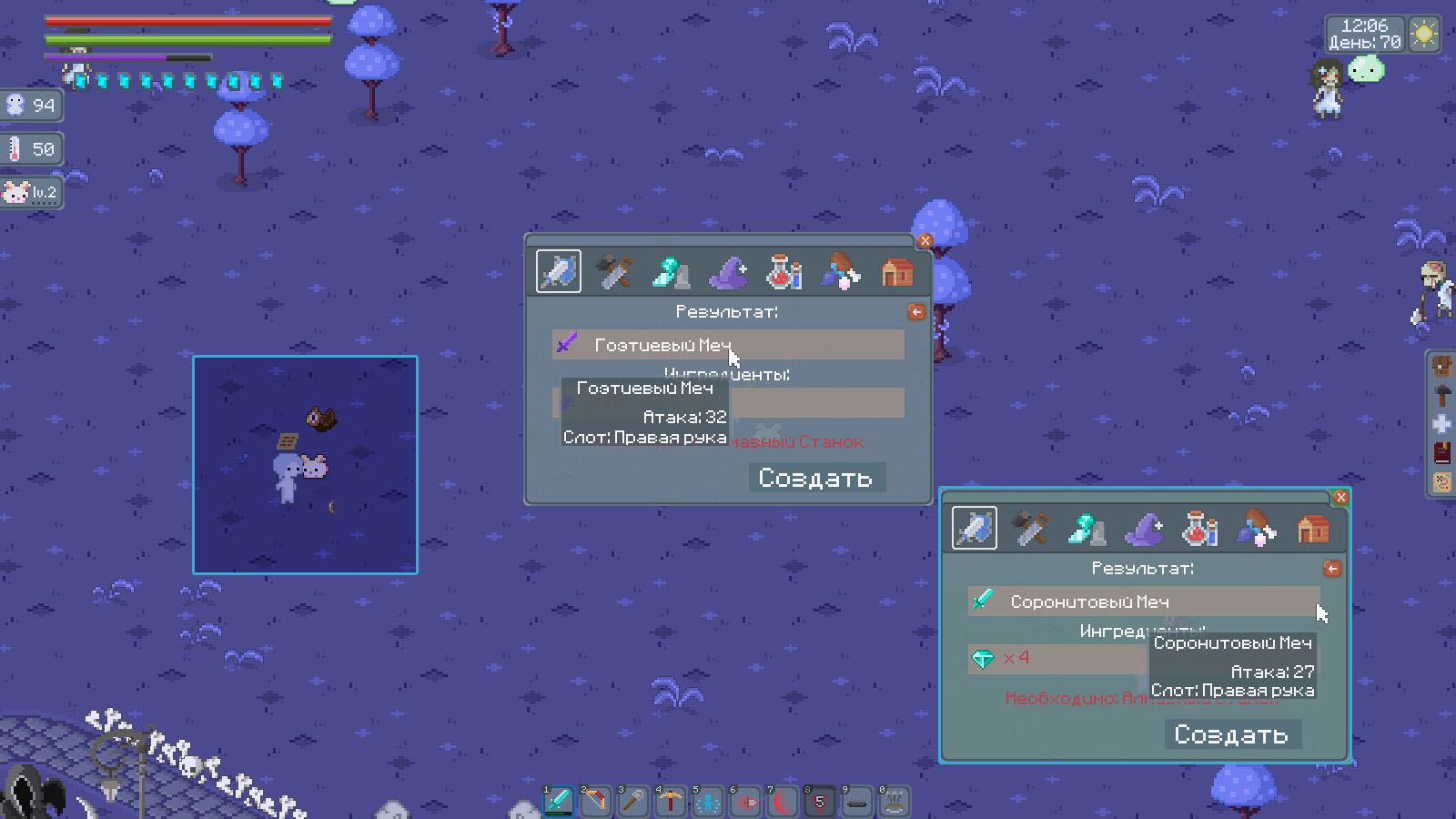The image size is (1456, 819).
Task: Select the pickaxe hotbar slot
Action: click(670, 802)
